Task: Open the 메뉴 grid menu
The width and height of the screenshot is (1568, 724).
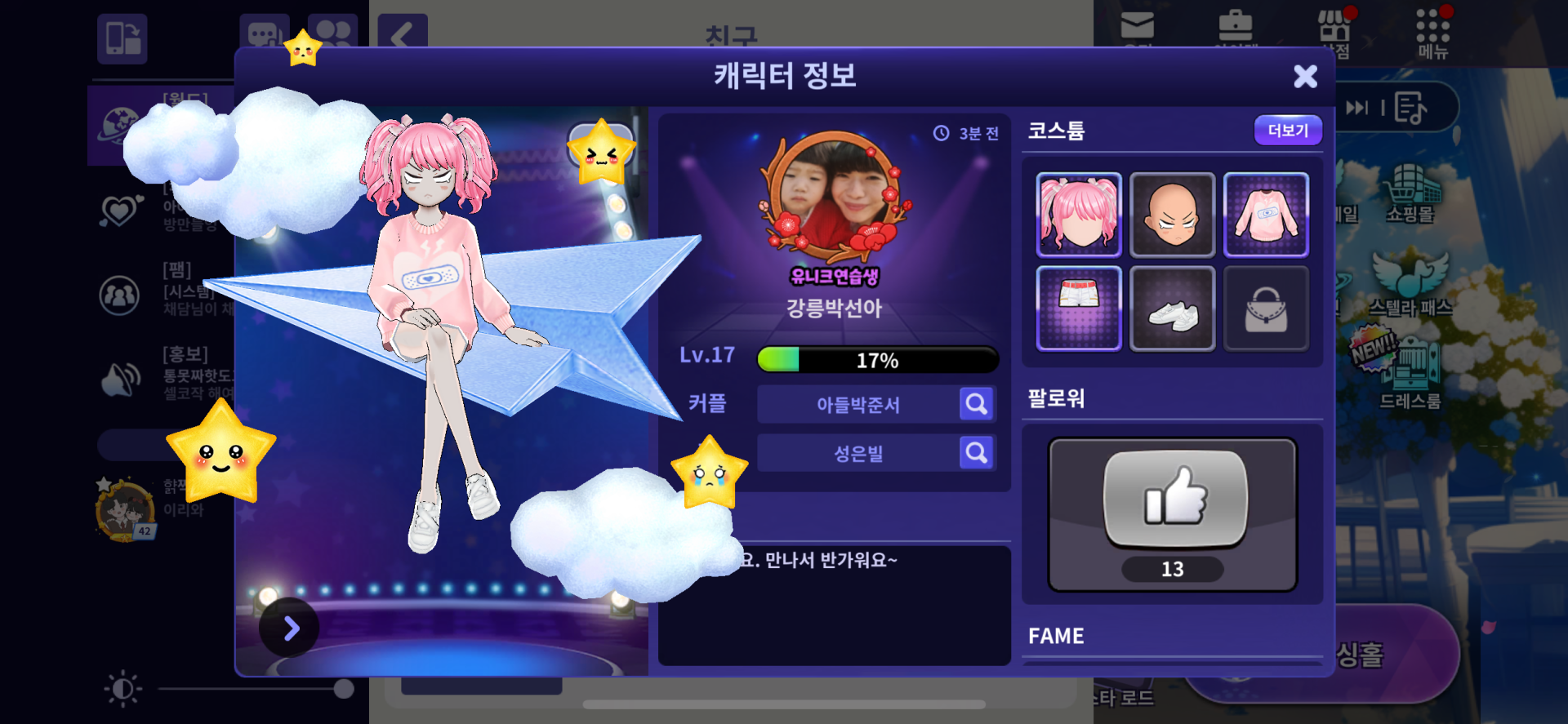Action: (1432, 34)
